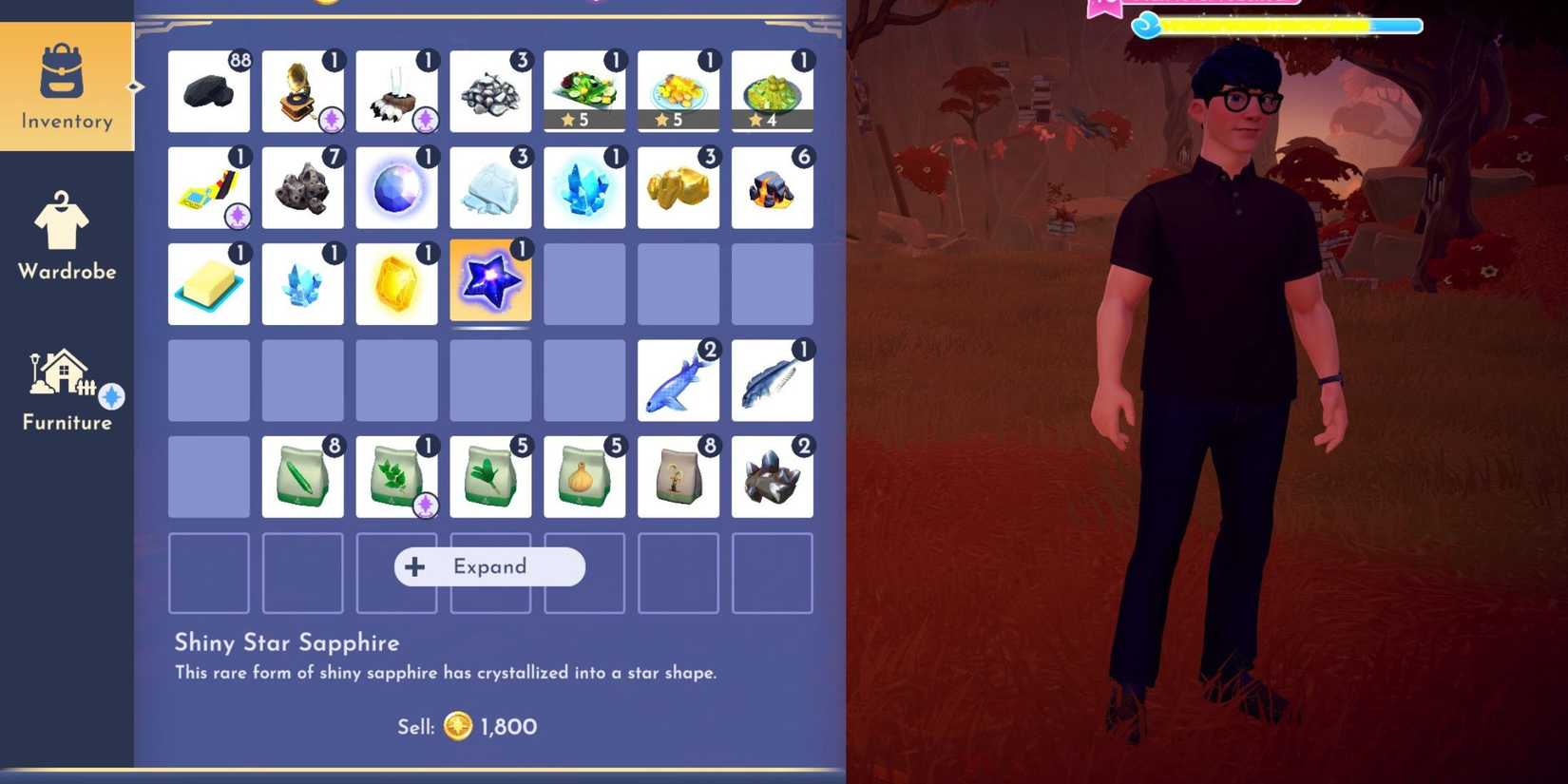Screen dimensions: 1568x784
Task: Click the silver ore stack of 2
Action: tap(773, 475)
